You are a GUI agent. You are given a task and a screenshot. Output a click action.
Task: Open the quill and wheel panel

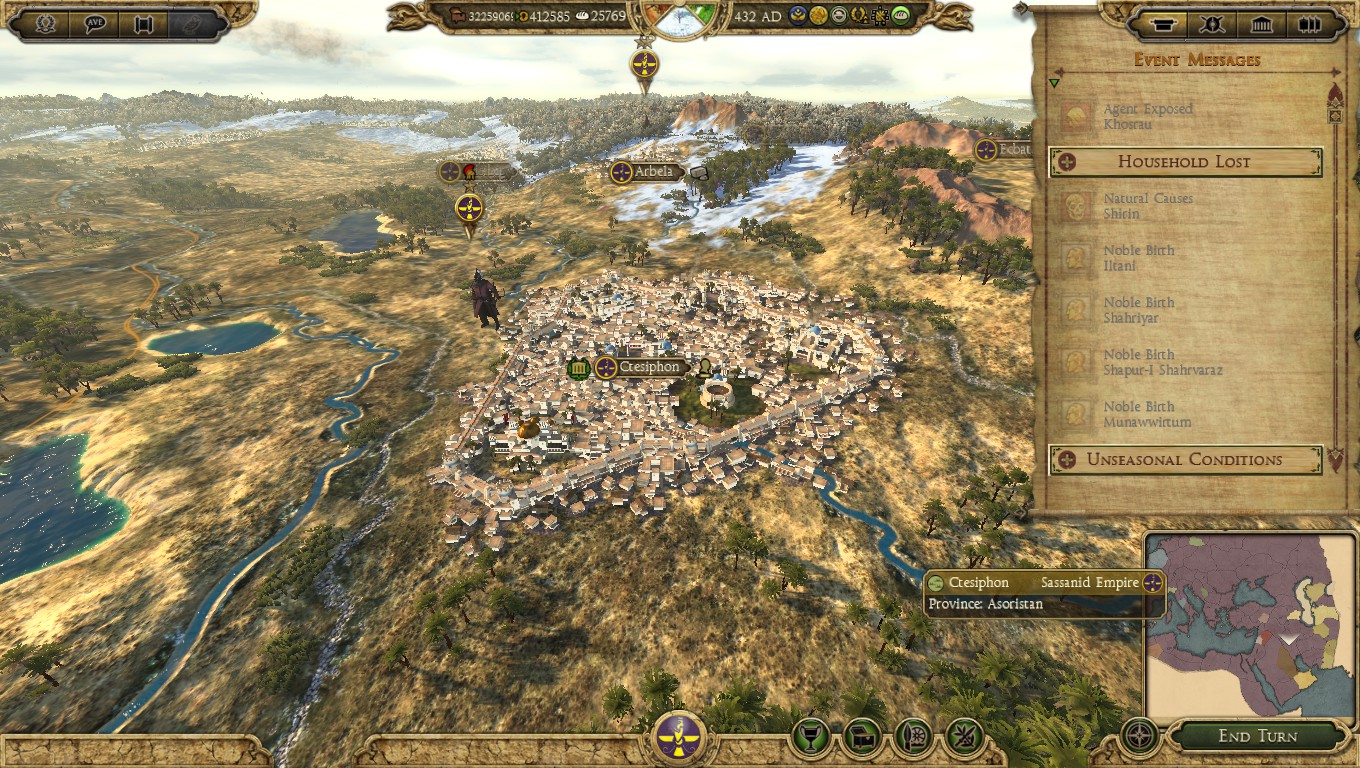click(x=914, y=738)
